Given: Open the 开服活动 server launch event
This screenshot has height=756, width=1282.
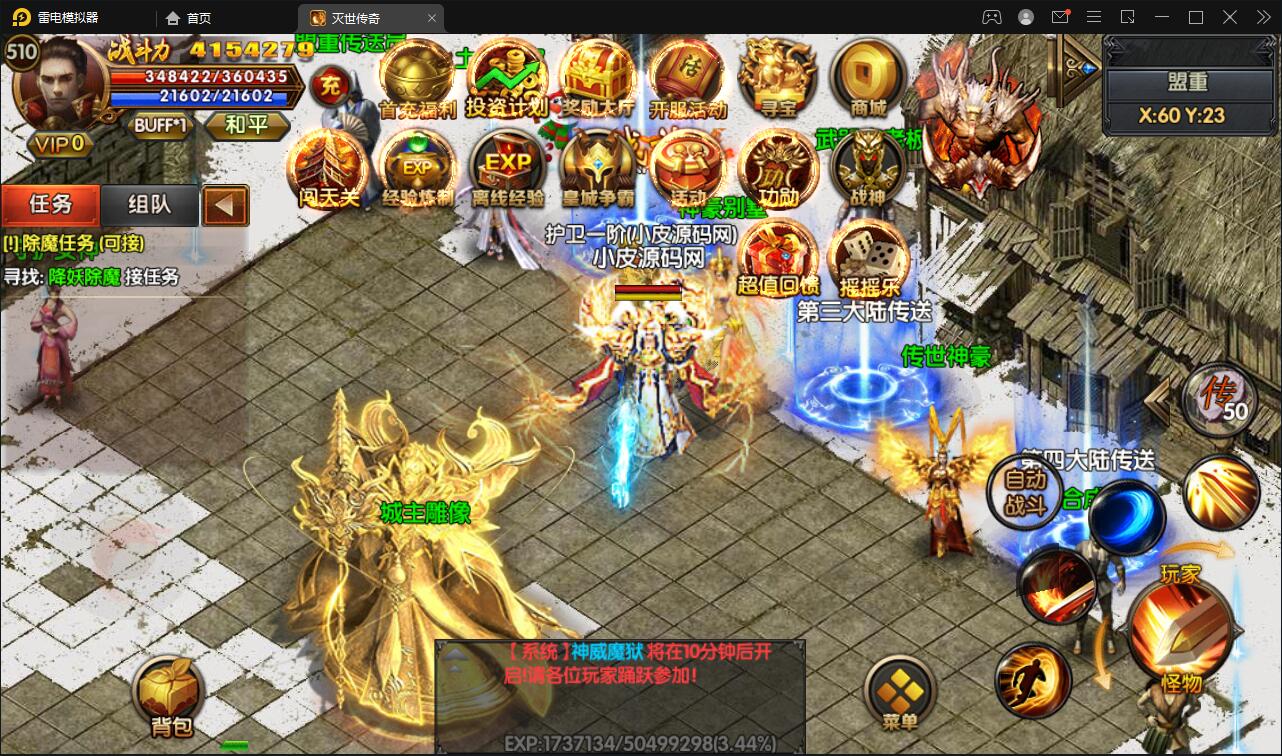Looking at the screenshot, I should tap(687, 78).
